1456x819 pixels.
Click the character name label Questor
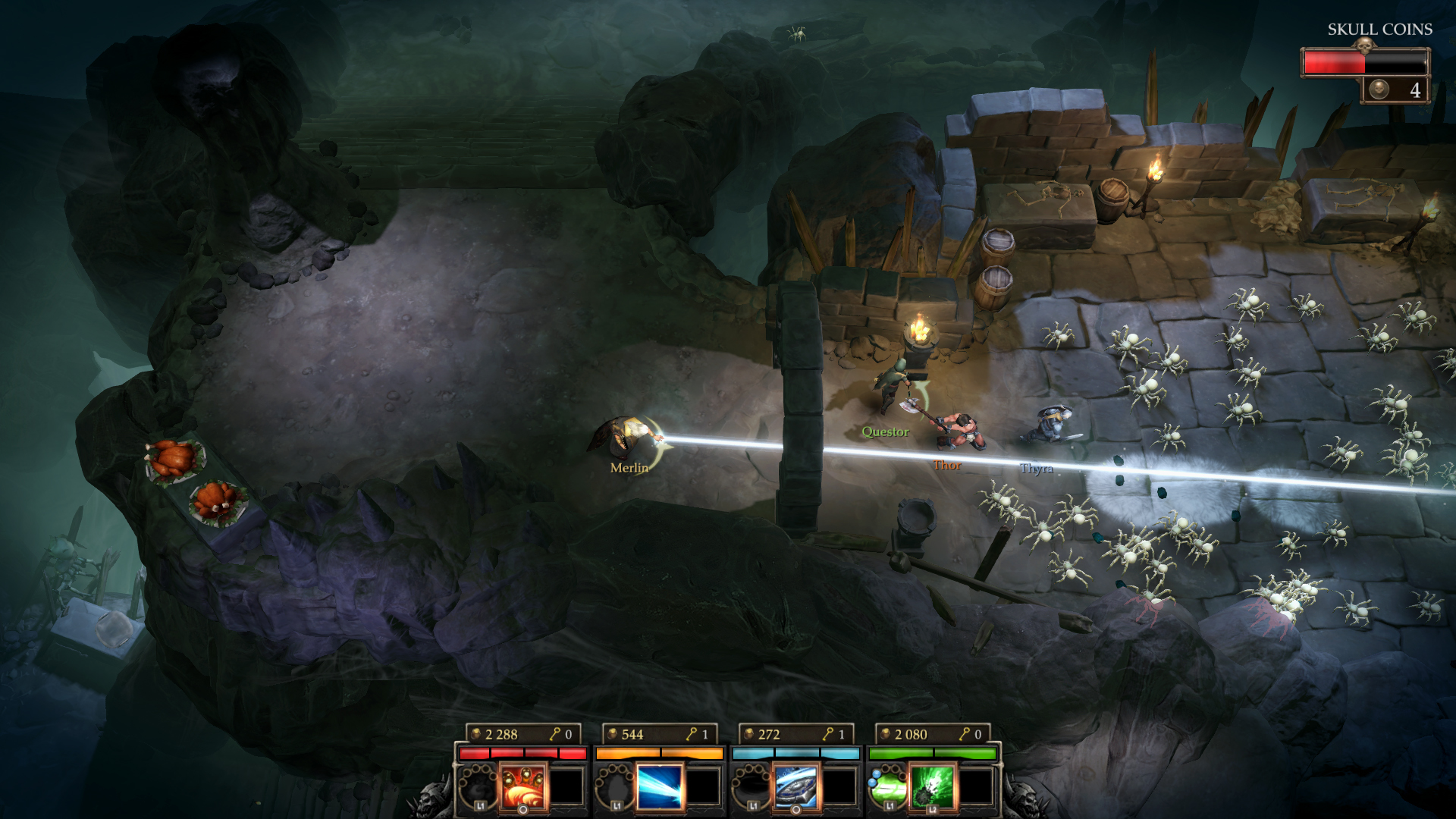[885, 434]
